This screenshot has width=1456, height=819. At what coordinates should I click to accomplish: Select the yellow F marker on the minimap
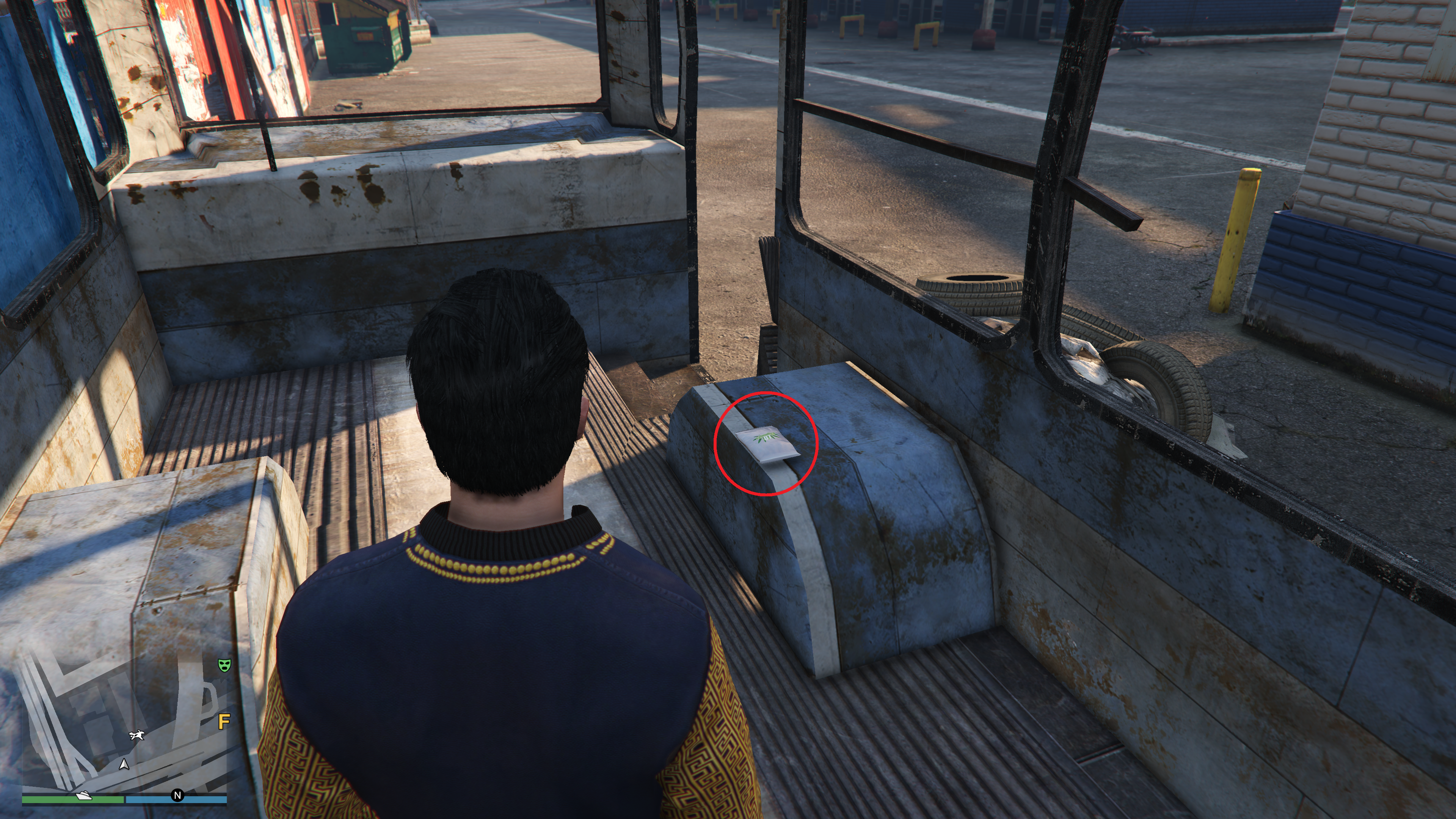coord(224,722)
